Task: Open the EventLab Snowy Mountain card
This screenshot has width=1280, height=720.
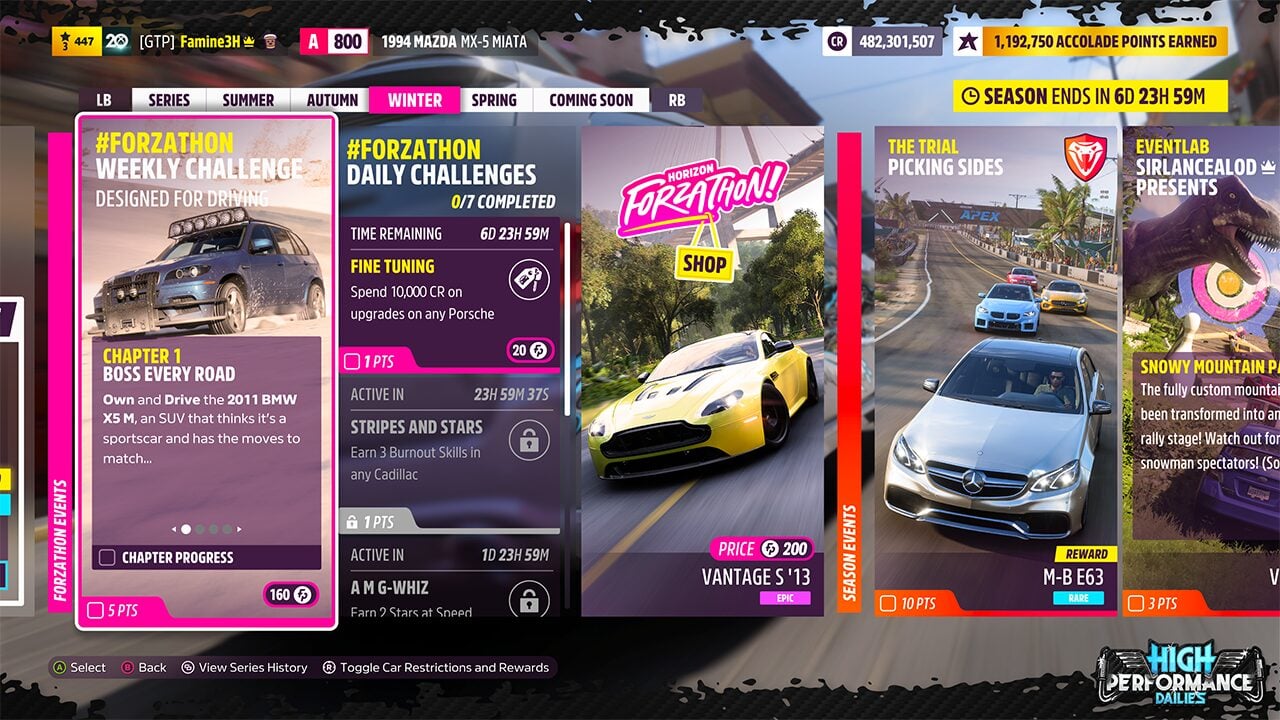Action: tap(1201, 370)
